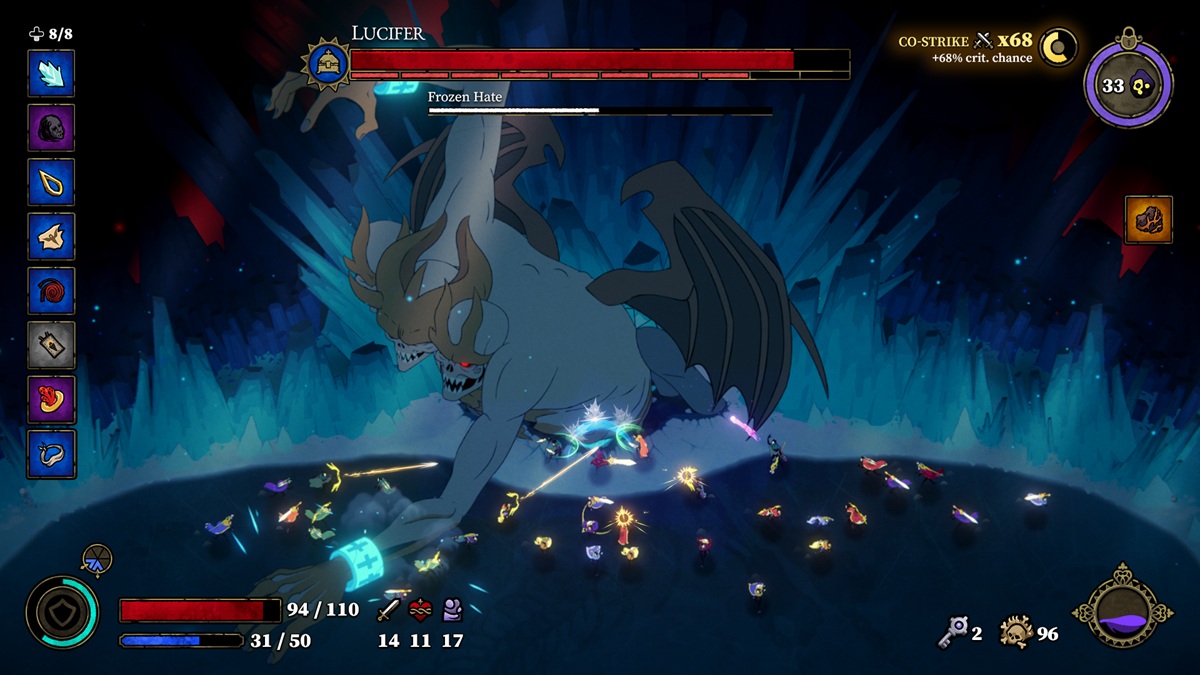Click the crescent moon co-strike icon
The image size is (1200, 675).
pos(1058,47)
